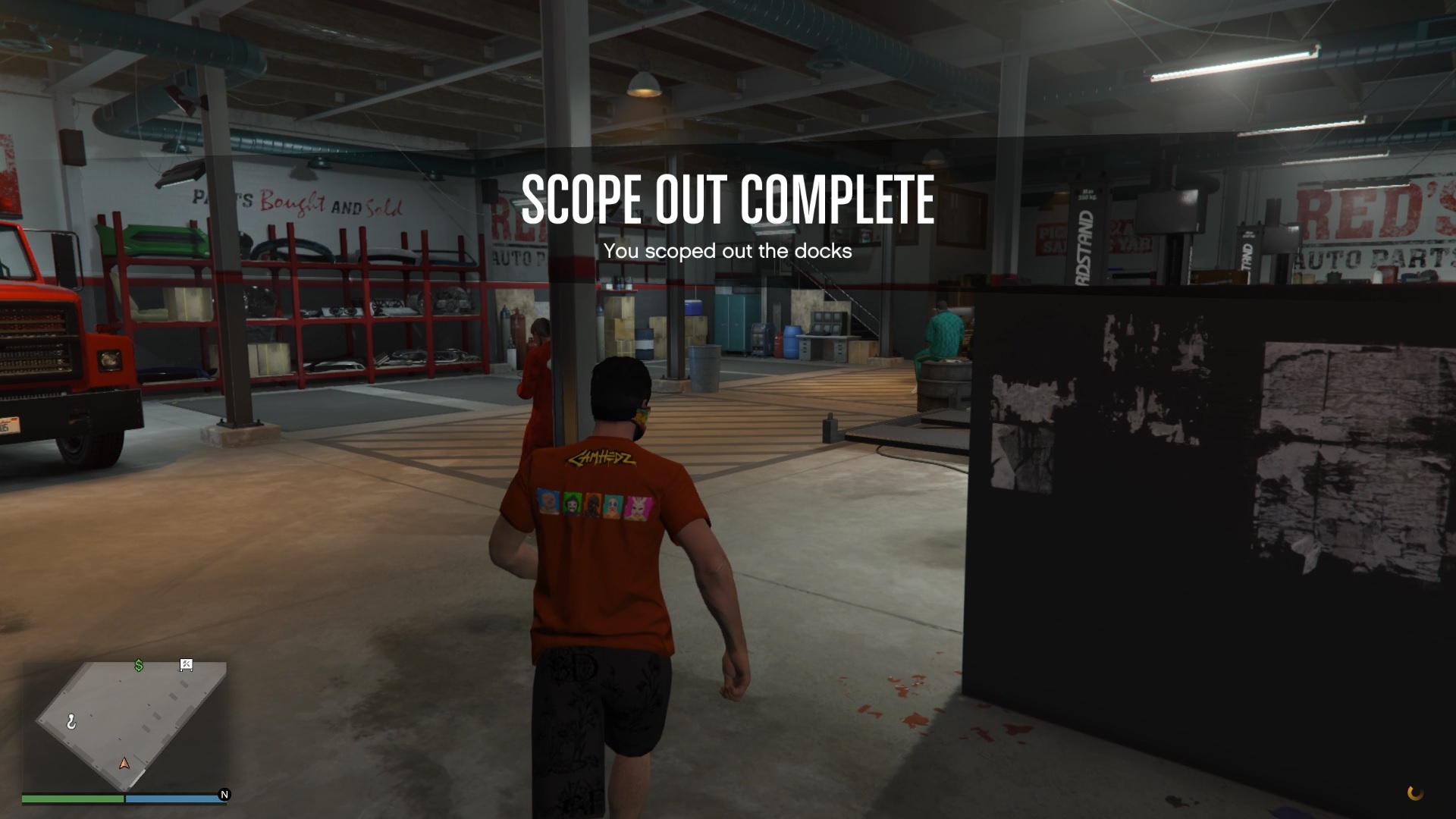Click the You scoped out the docks subtitle
The image size is (1456, 819).
point(726,252)
